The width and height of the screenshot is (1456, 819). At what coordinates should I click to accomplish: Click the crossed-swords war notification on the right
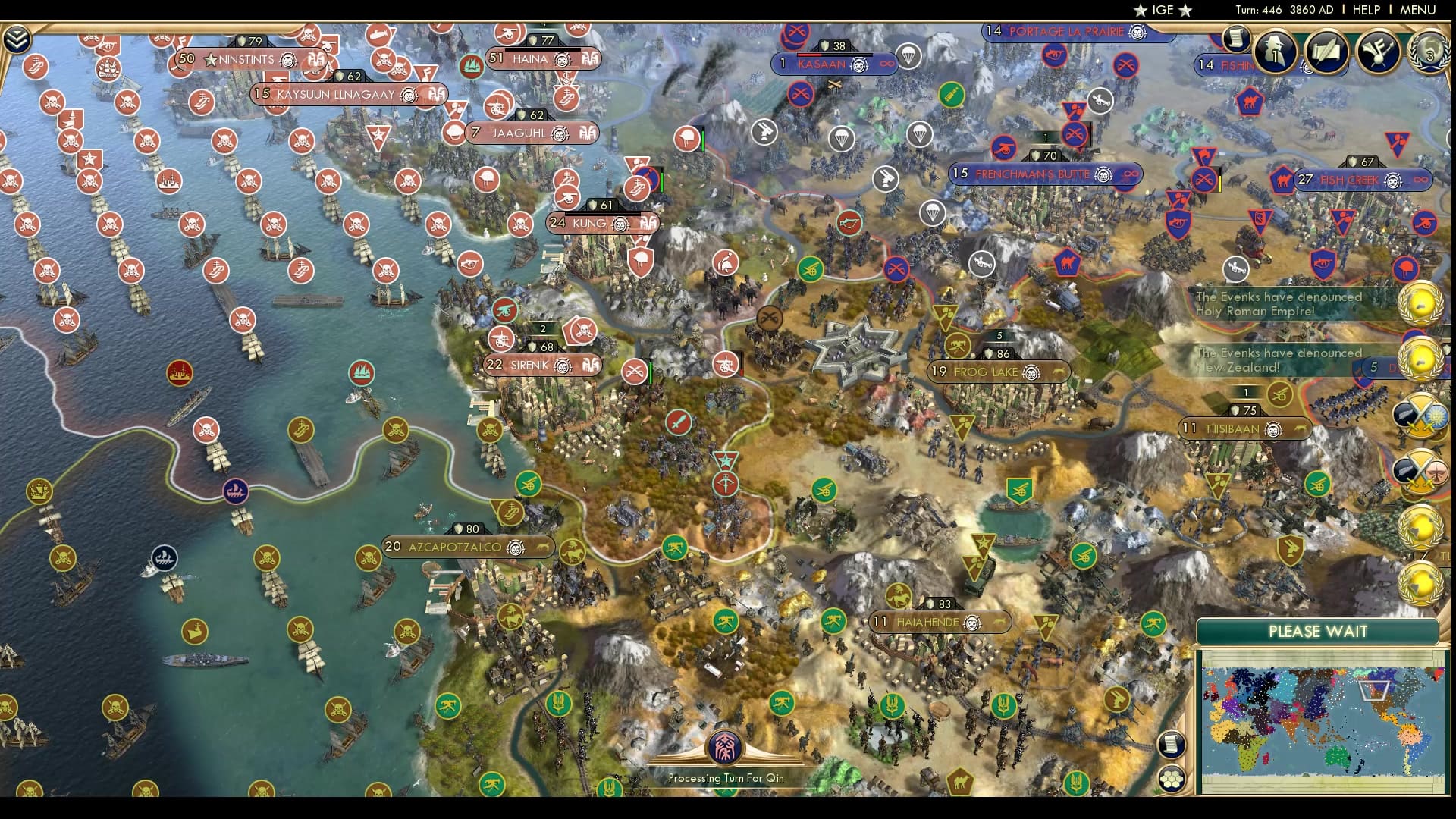click(1422, 418)
